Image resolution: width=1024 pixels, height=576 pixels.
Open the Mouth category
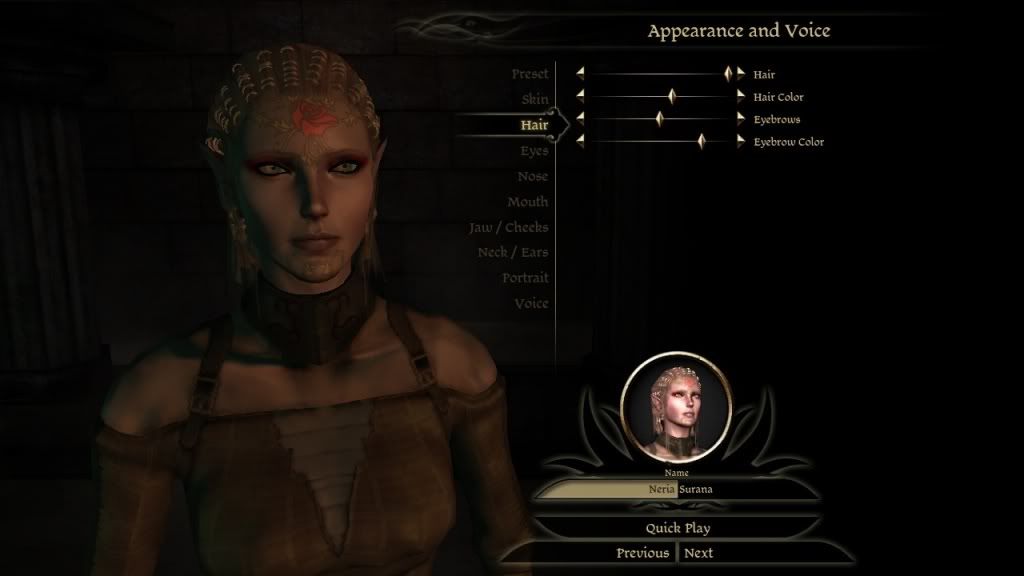click(527, 202)
